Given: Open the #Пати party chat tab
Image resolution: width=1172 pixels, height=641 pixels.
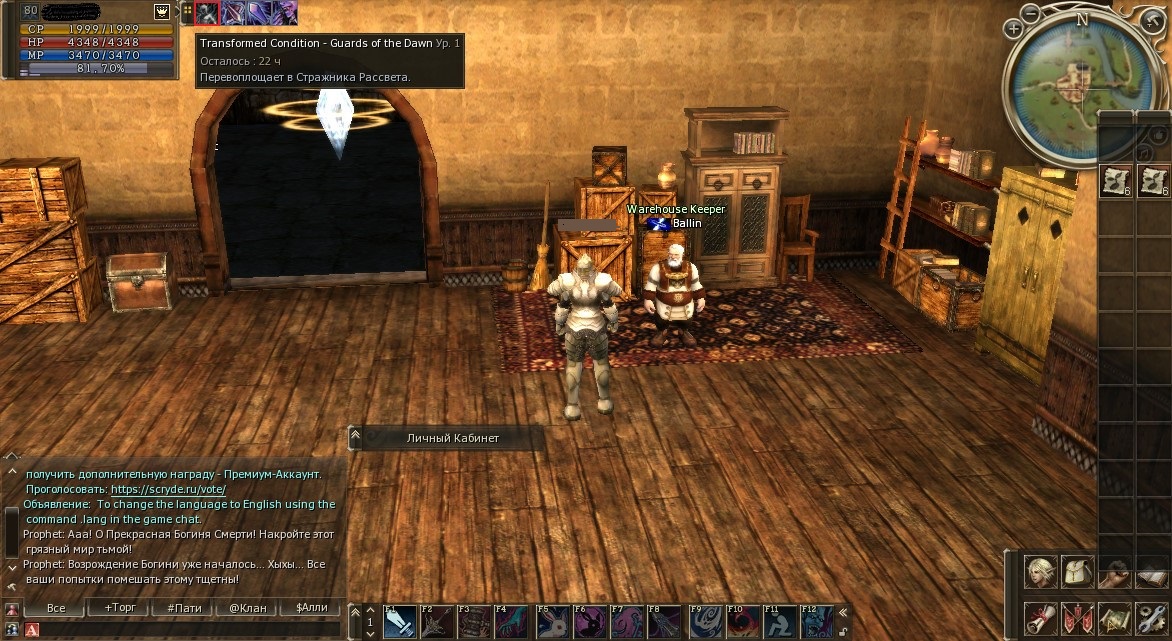Looking at the screenshot, I should coord(183,608).
